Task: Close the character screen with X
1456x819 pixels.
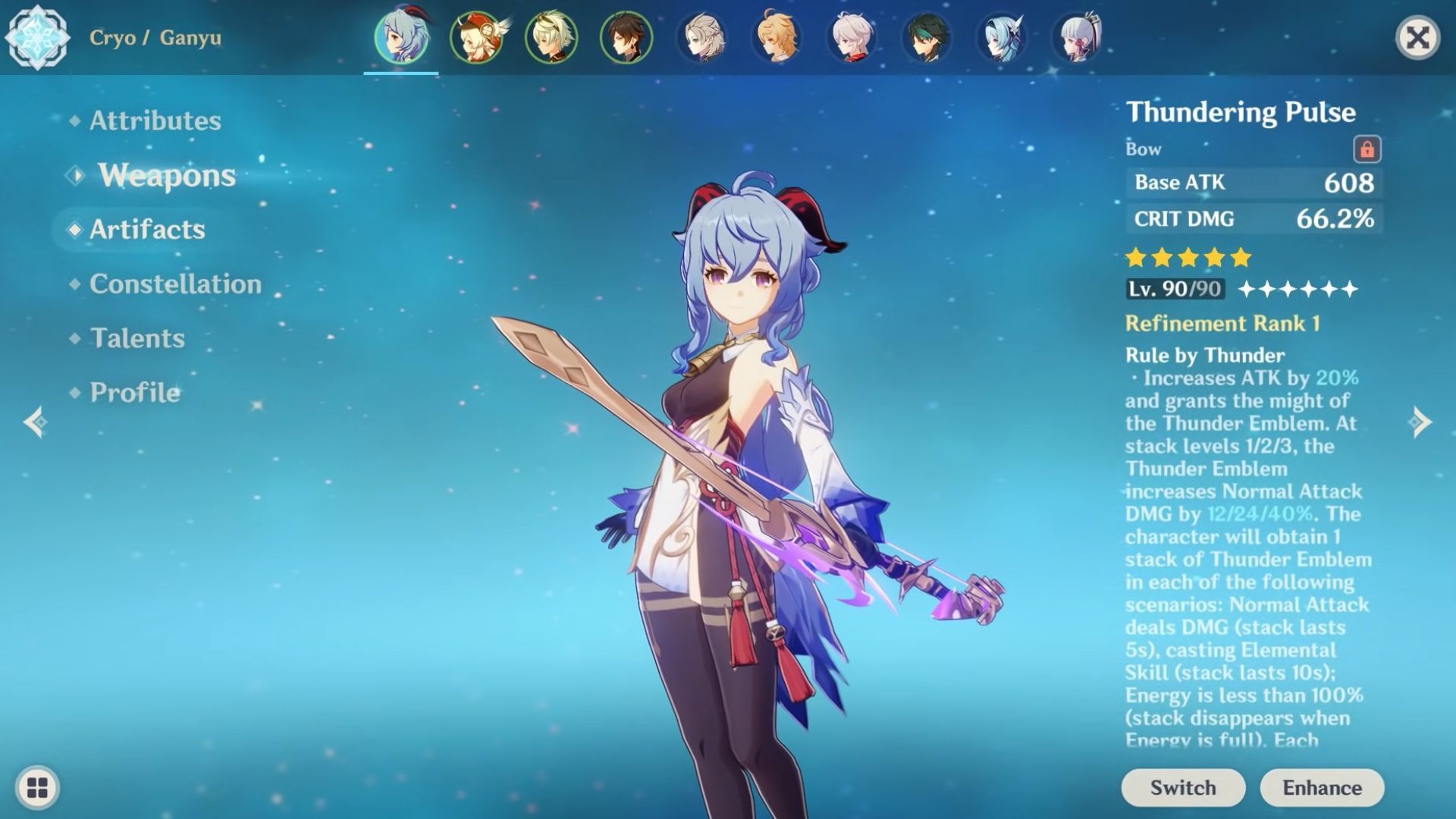Action: [1417, 37]
